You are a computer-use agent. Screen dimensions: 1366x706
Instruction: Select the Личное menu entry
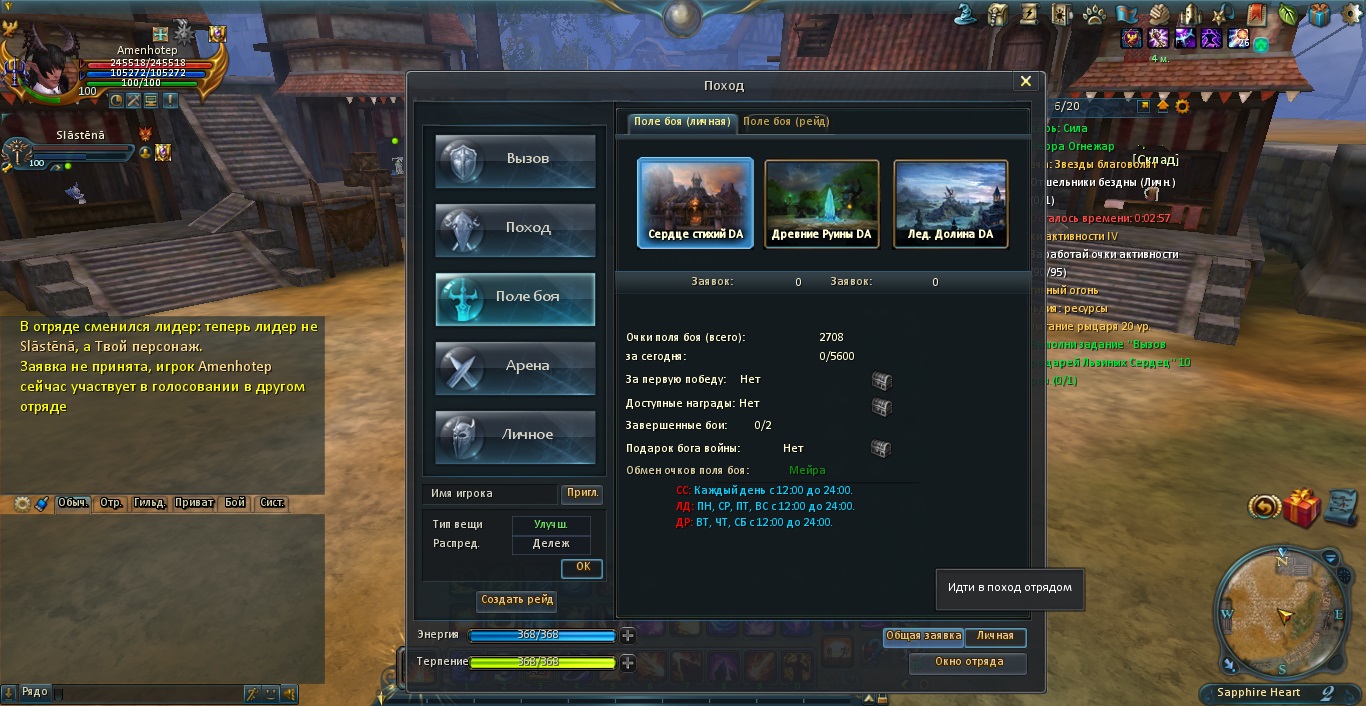pyautogui.click(x=515, y=436)
